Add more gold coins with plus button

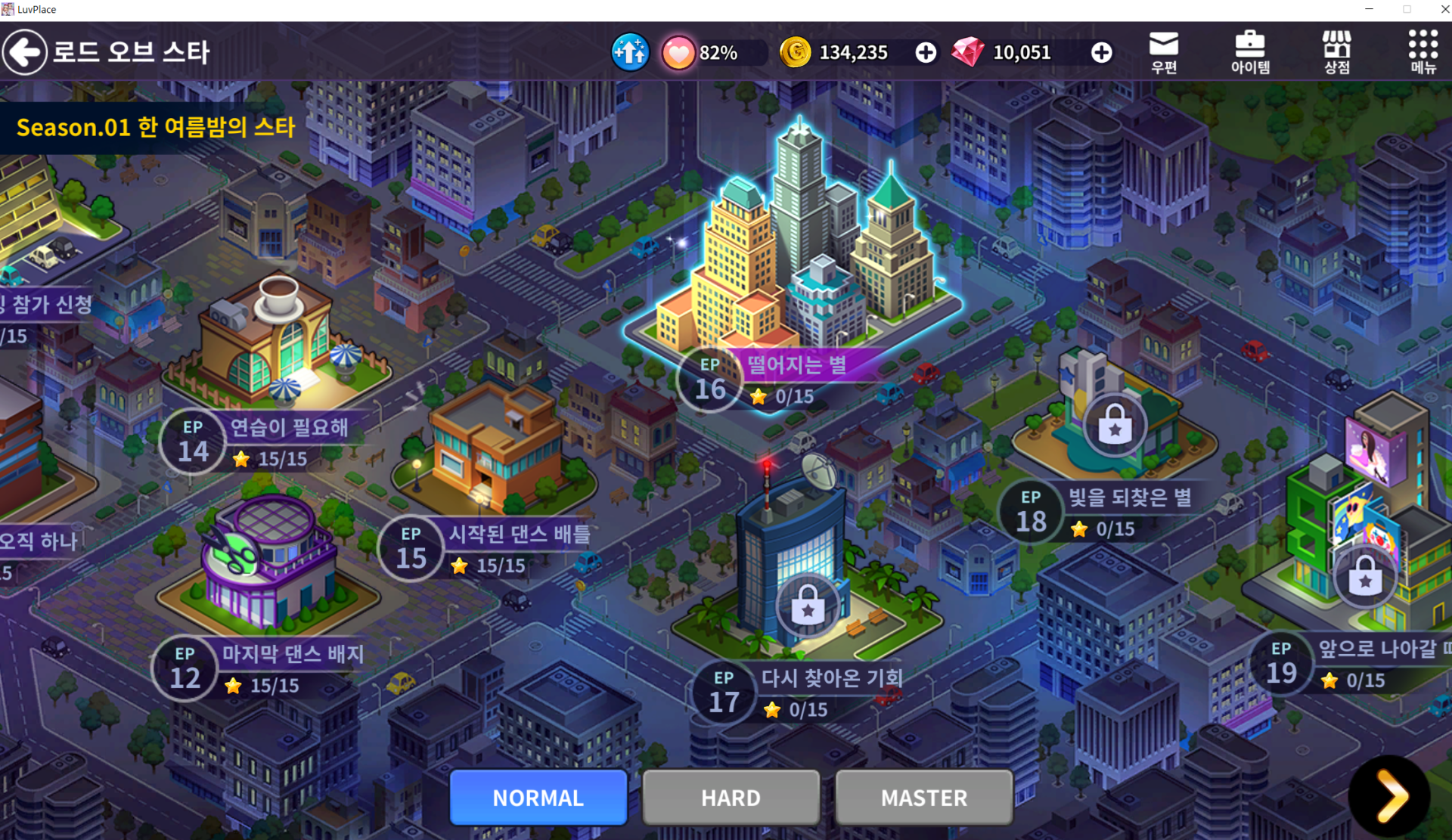pos(926,52)
